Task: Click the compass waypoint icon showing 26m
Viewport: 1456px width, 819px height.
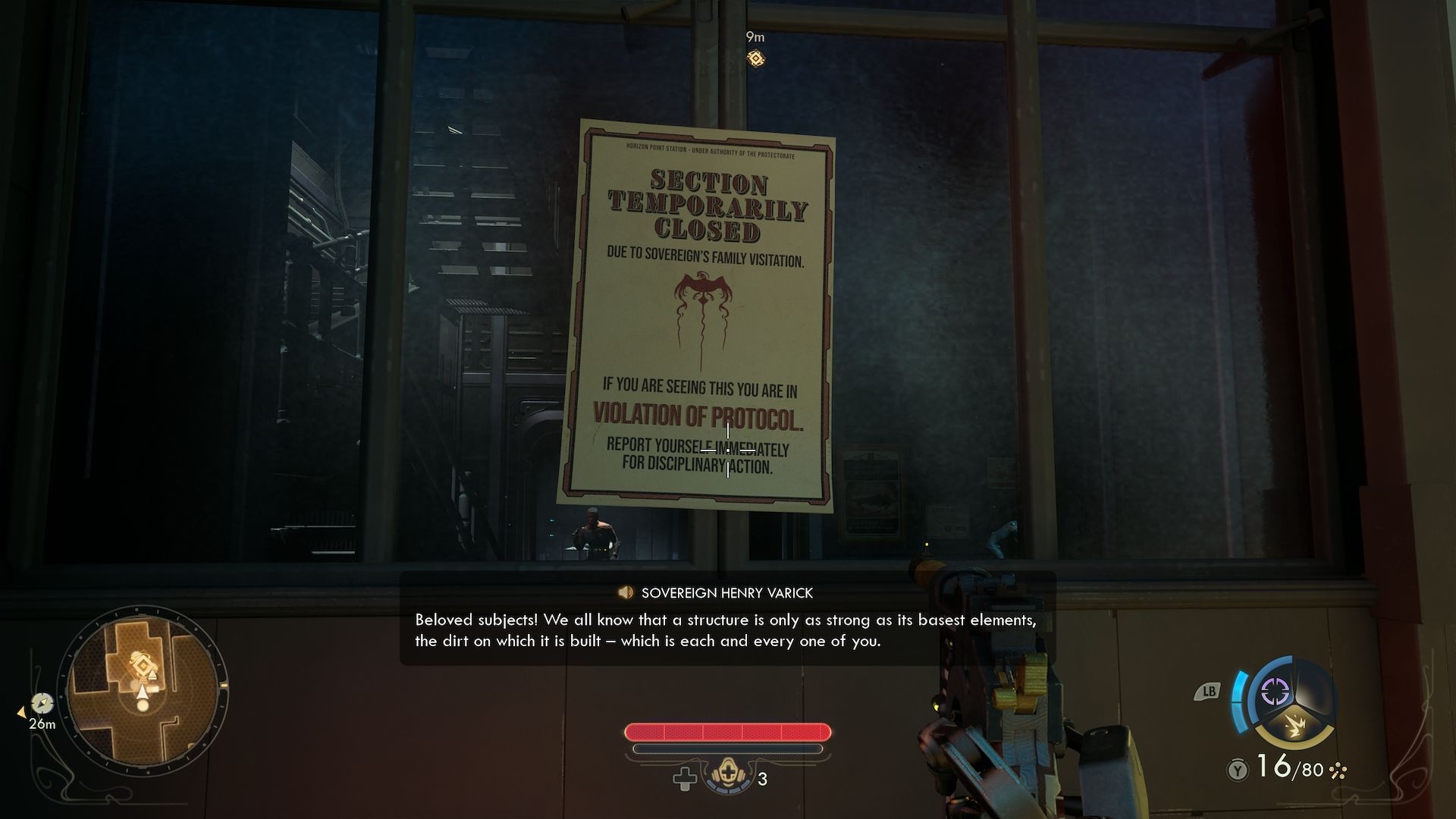Action: 42,703
